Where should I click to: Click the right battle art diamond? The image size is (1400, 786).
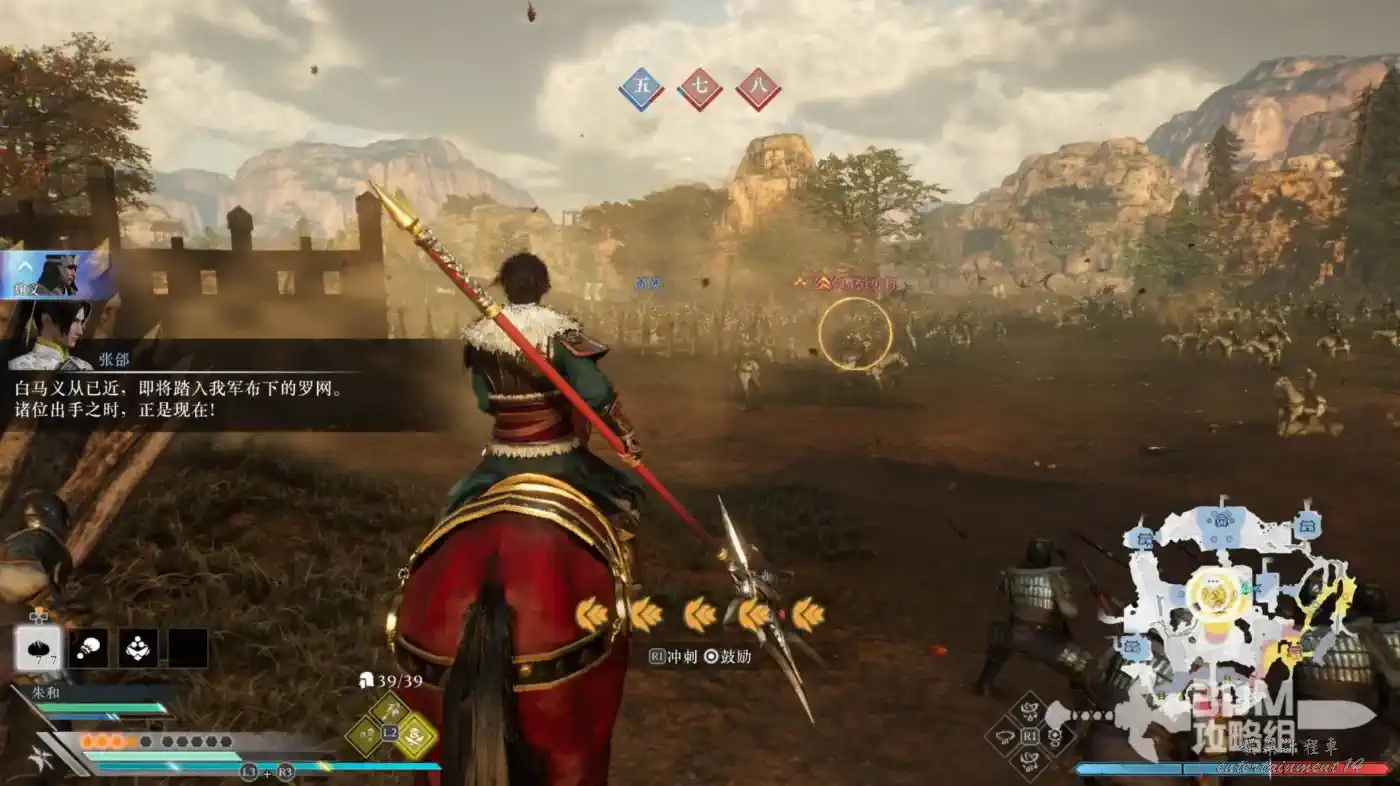click(x=1055, y=737)
